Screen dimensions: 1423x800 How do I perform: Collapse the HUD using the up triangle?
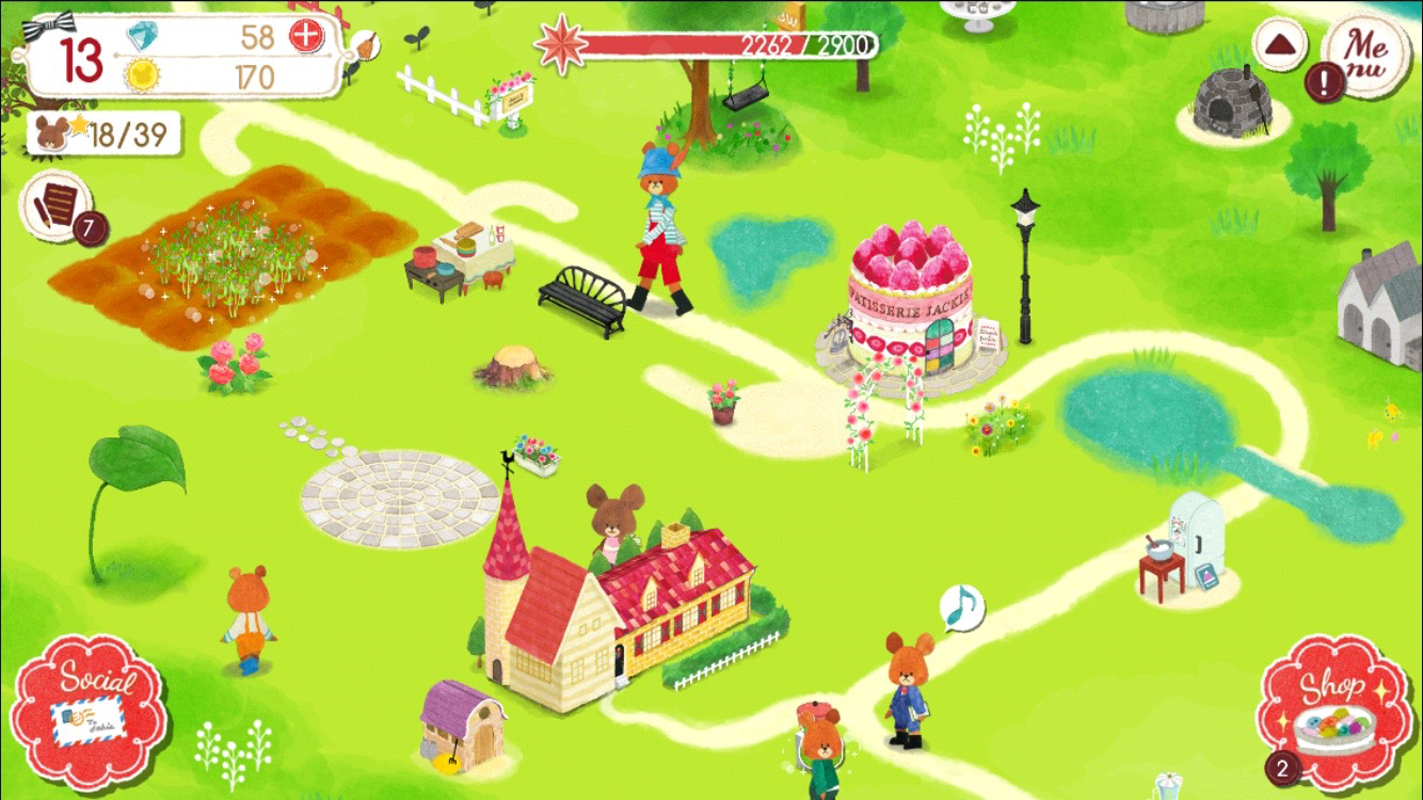[1282, 44]
